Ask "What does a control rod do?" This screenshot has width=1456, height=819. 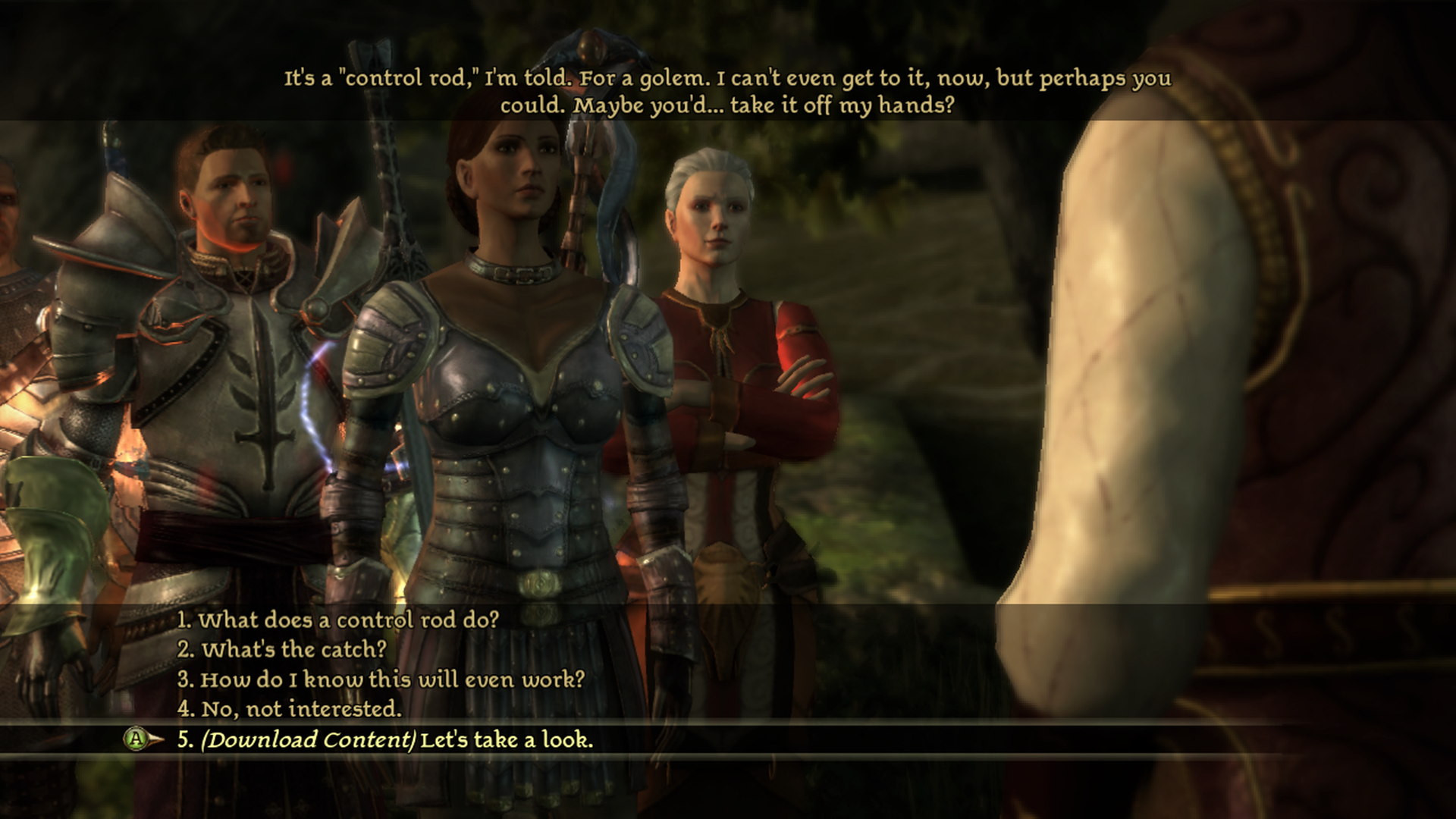point(338,620)
